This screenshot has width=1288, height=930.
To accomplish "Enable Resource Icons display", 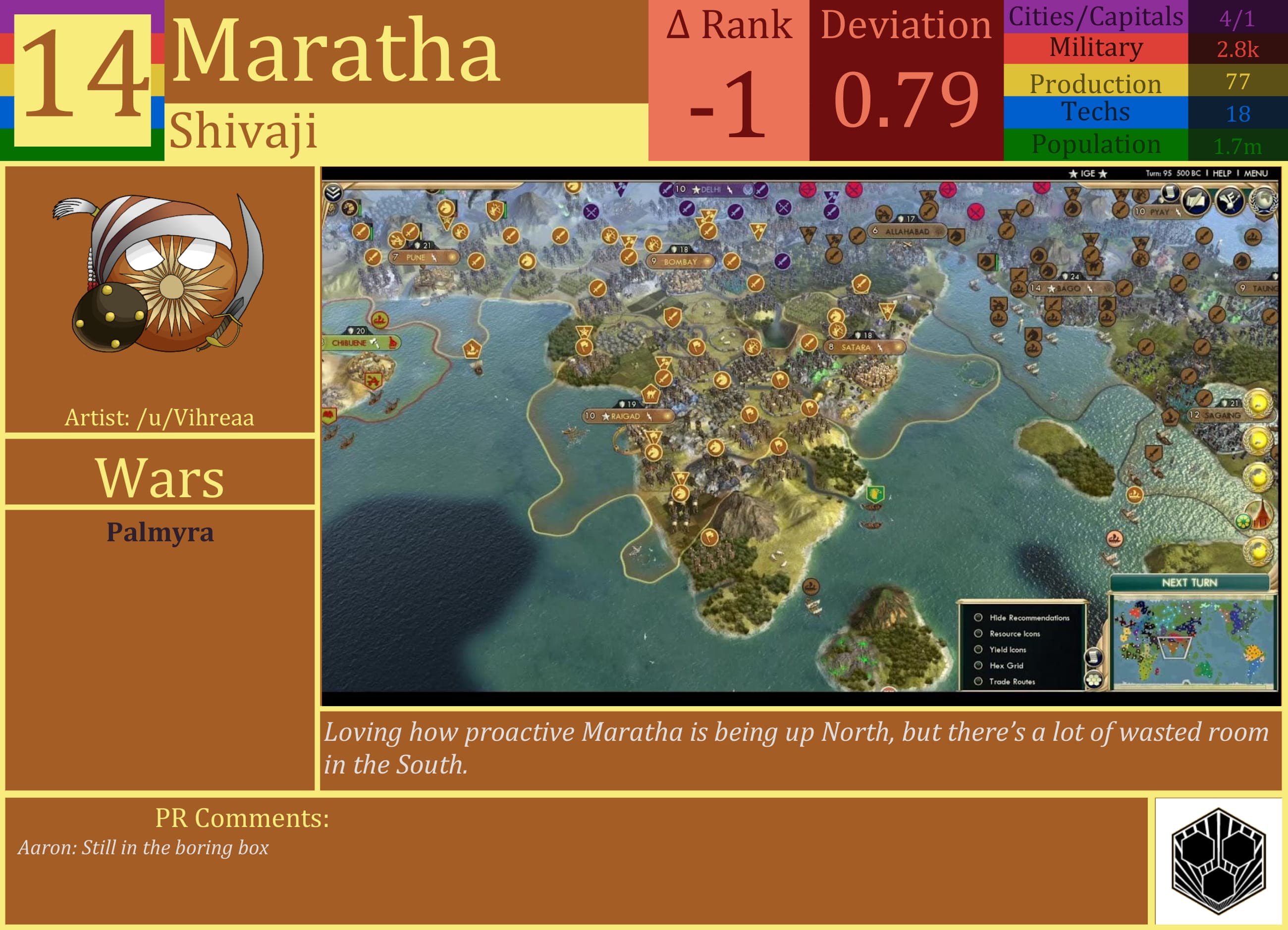I will point(978,634).
